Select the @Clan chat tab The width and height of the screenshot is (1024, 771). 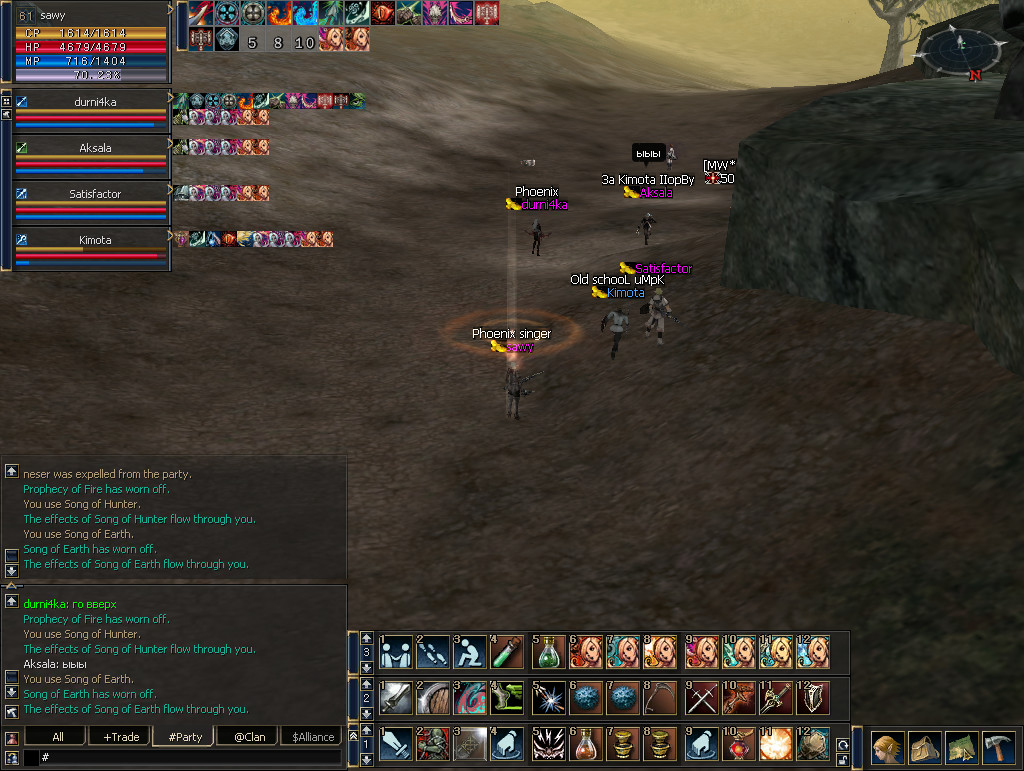click(x=246, y=737)
